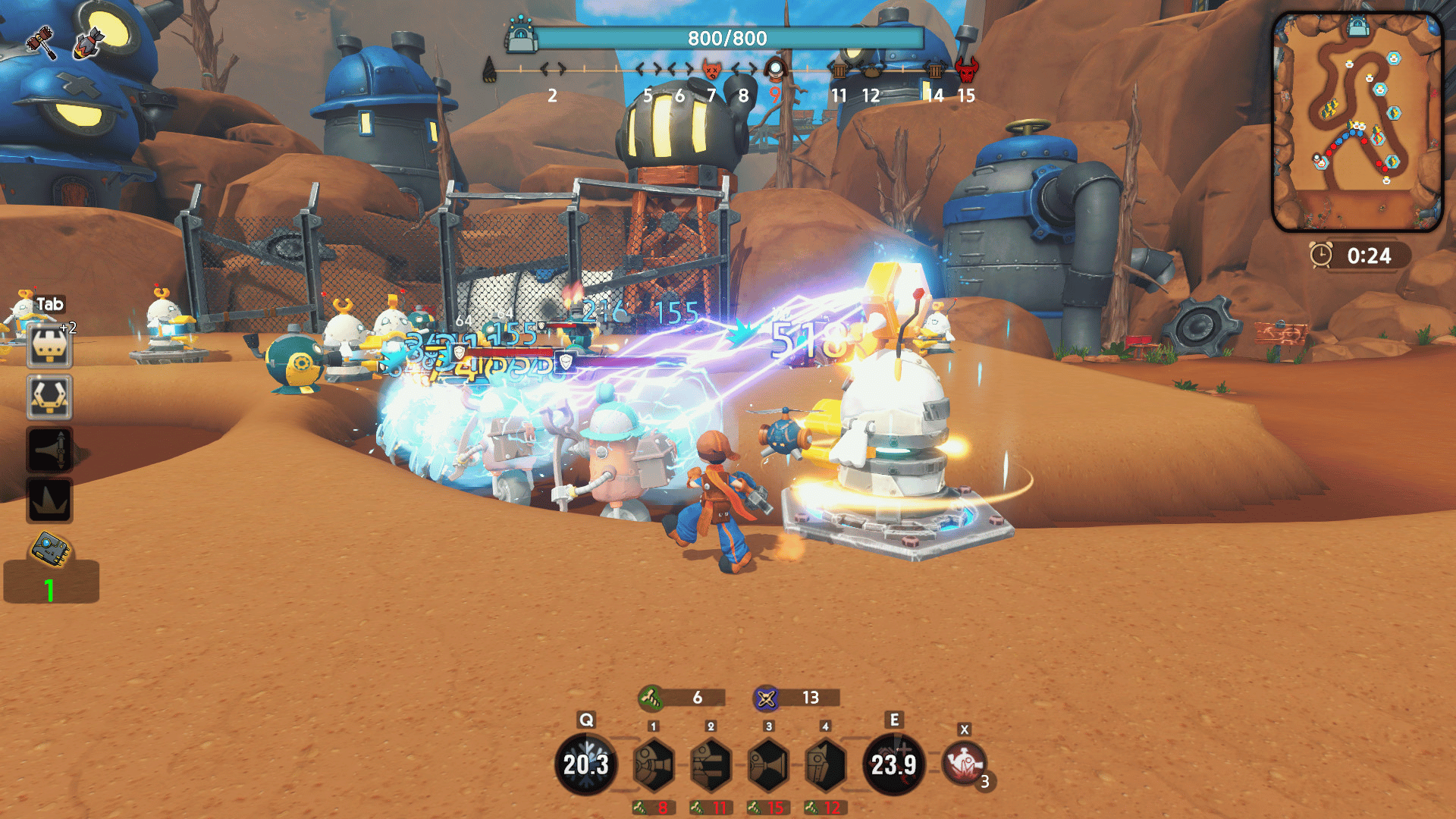Trigger the ability on cooldown at 23.9
The image size is (1456, 819).
tap(893, 764)
